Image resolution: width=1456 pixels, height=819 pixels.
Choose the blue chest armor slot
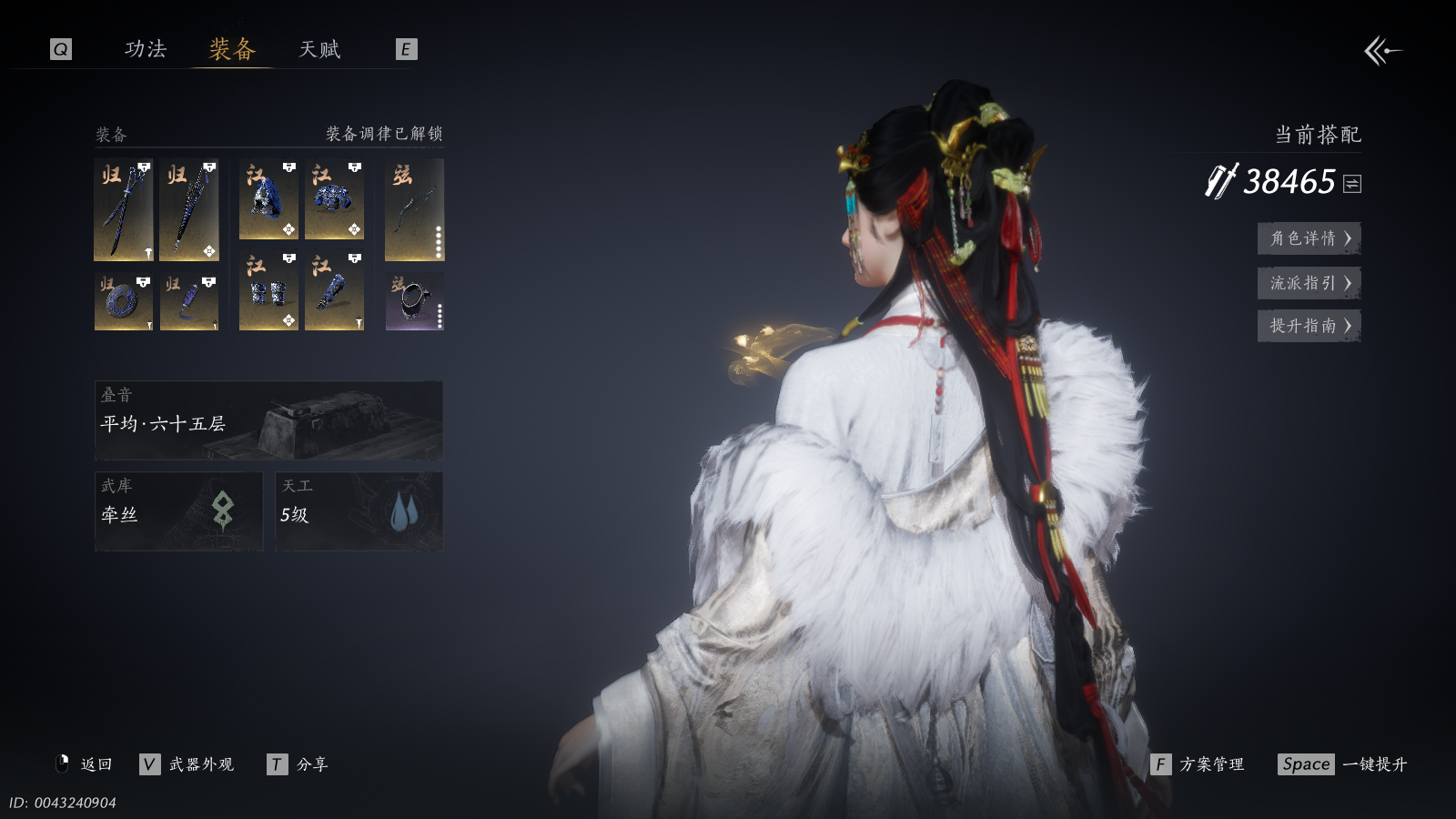tap(334, 199)
